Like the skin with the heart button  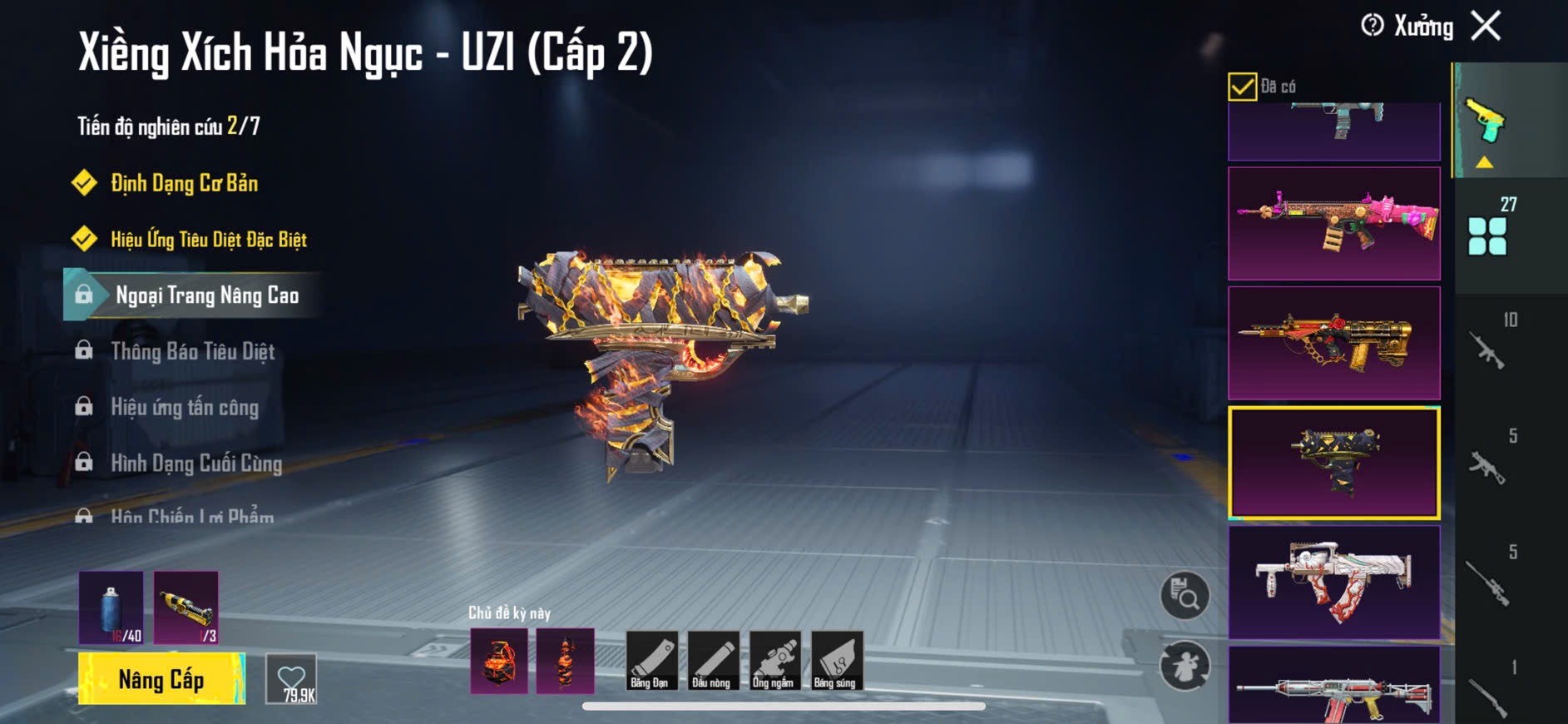click(x=291, y=679)
